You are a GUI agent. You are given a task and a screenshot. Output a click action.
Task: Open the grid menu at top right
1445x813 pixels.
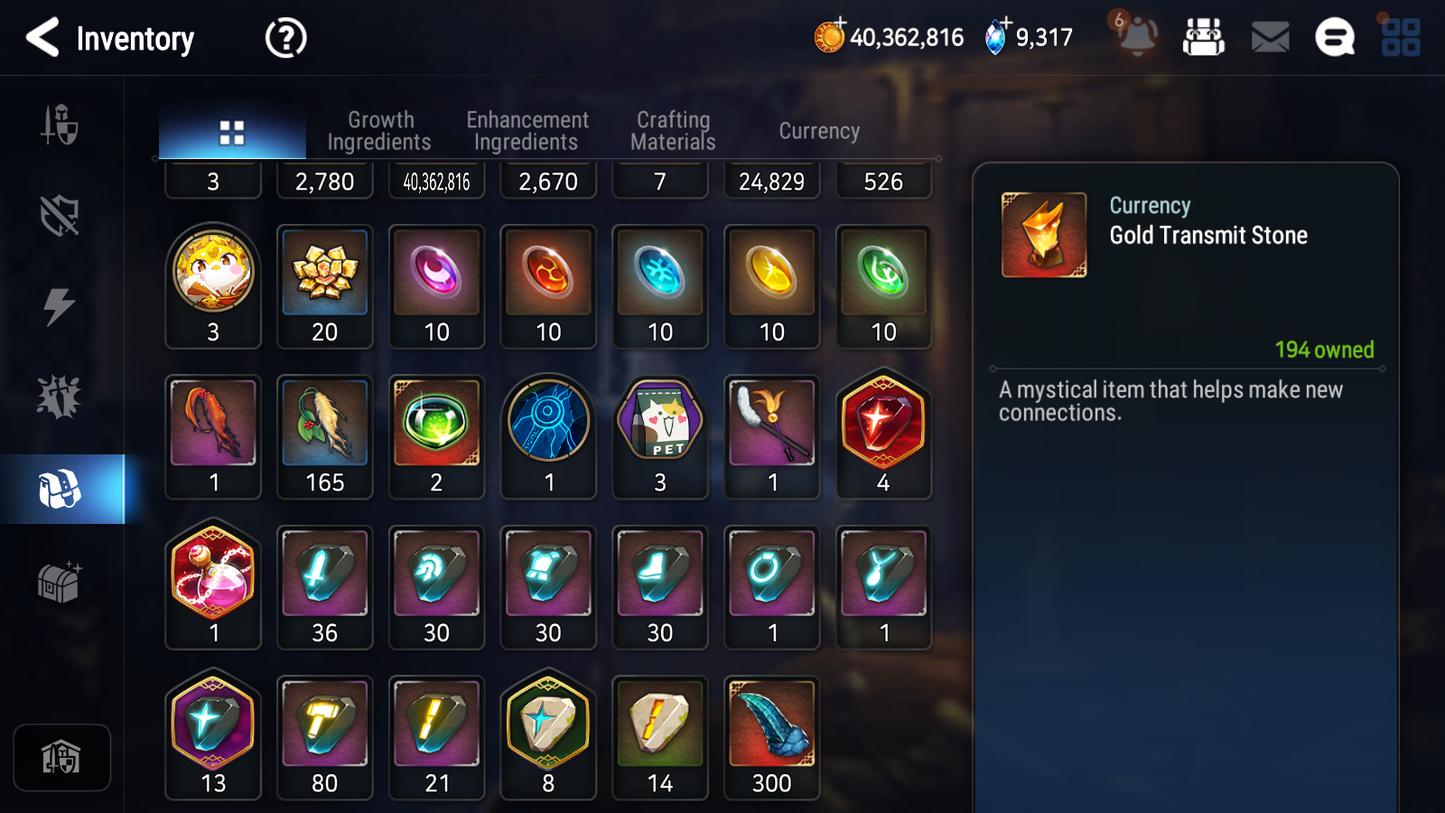(x=1399, y=36)
